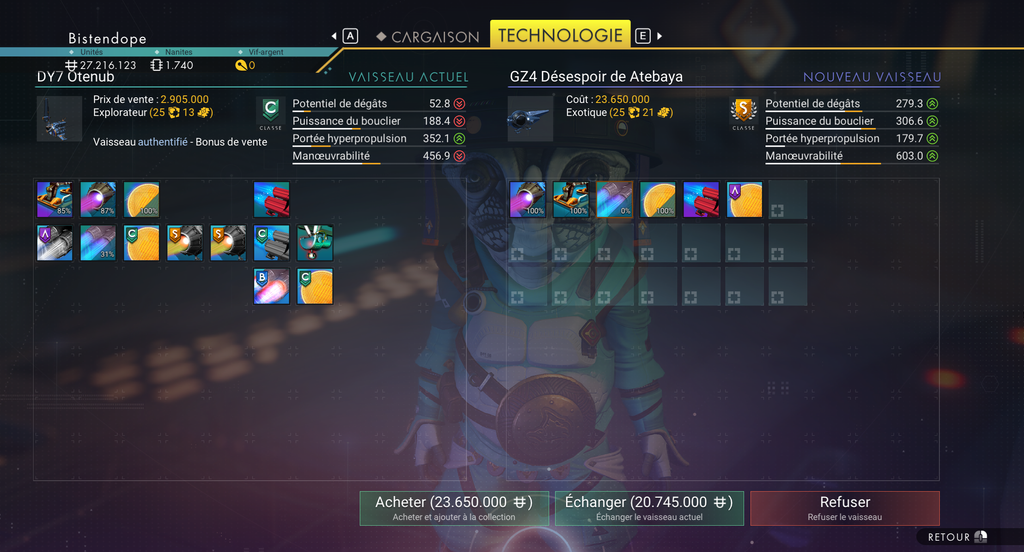This screenshot has width=1024, height=552.
Task: Pick the A-class grey cannon upgrade
Action: [55, 243]
